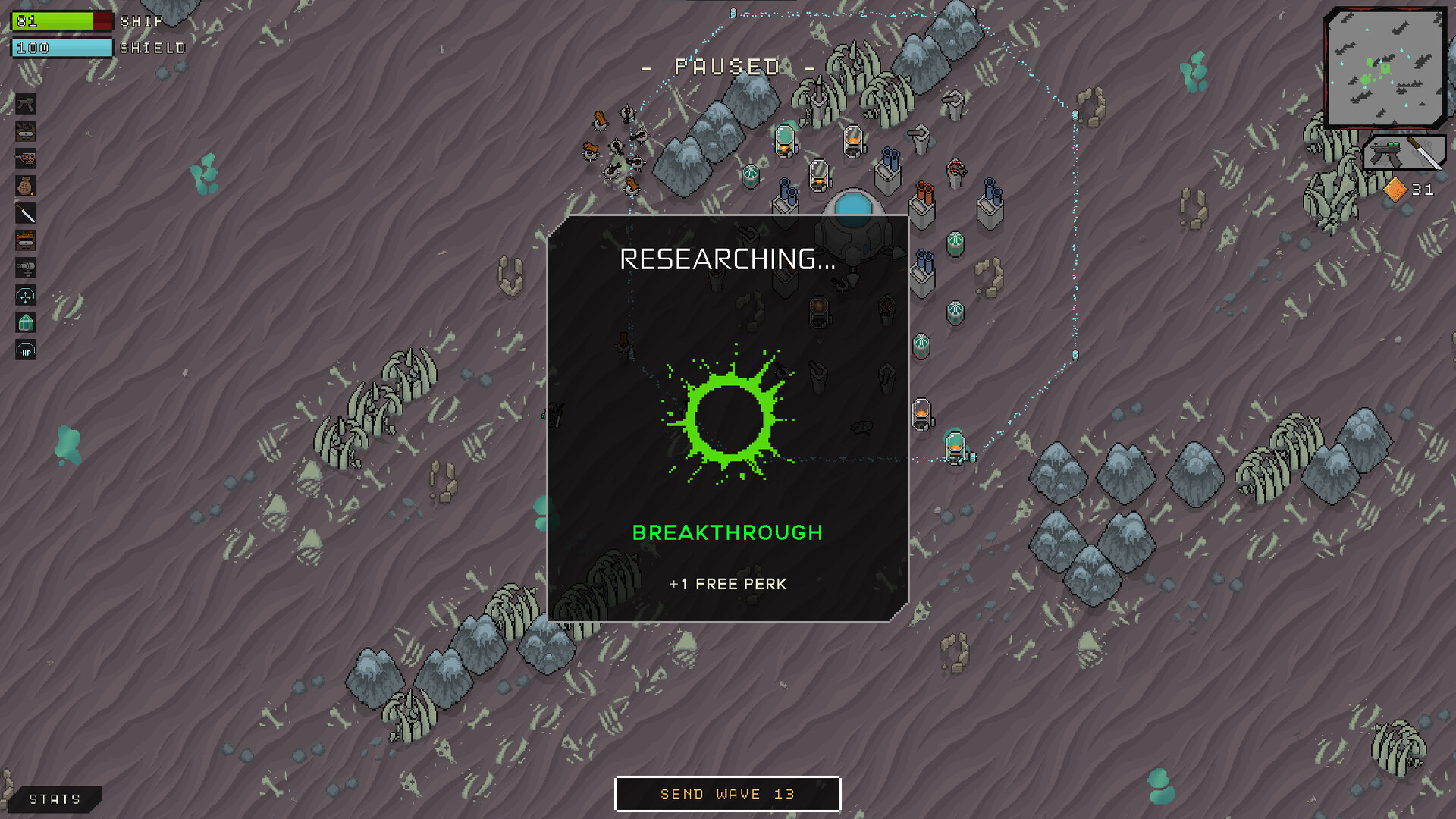Open the money bag icon in the sidebar
The height and width of the screenshot is (819, 1456).
click(x=26, y=186)
